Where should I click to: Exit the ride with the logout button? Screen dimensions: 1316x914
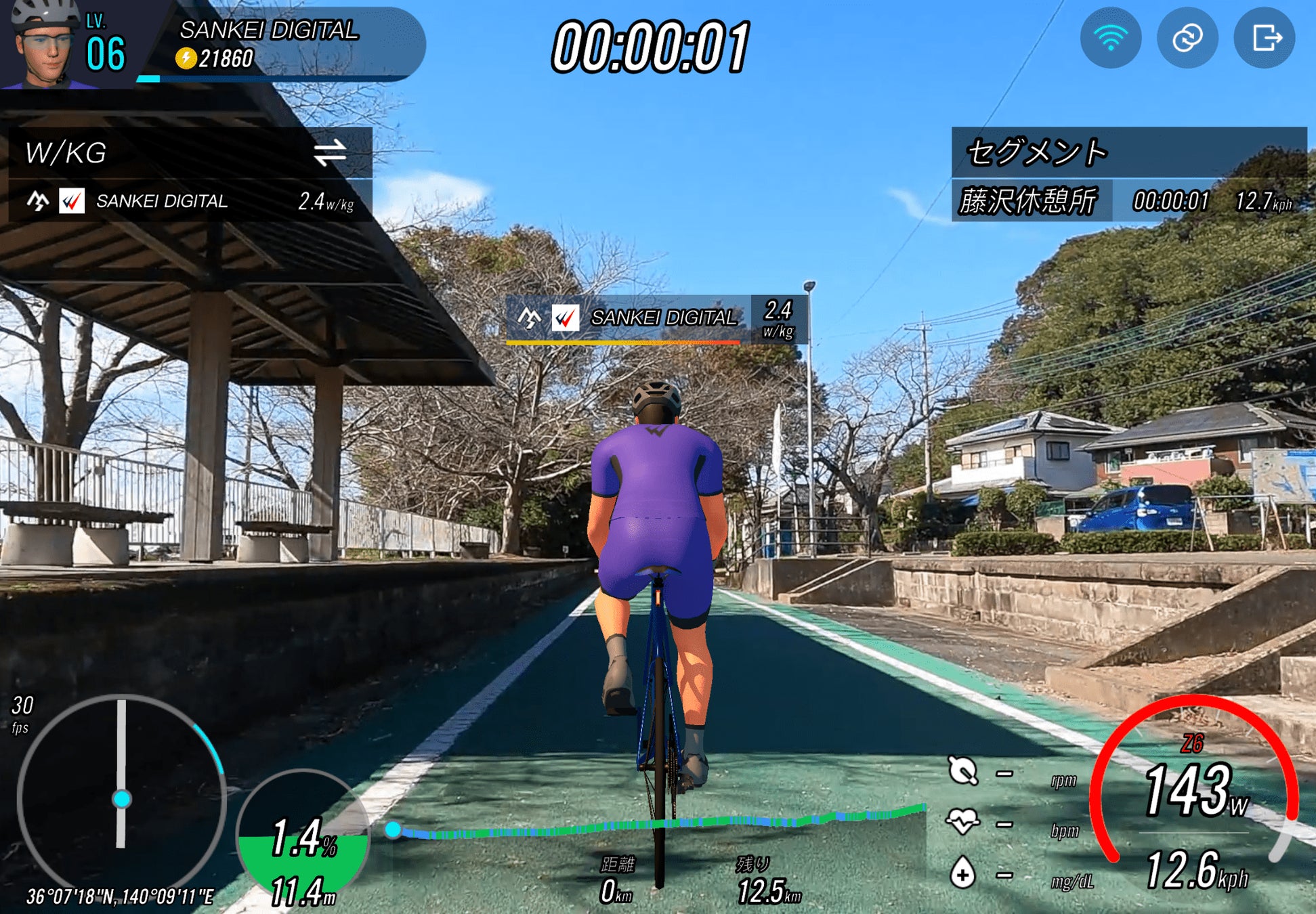1265,38
